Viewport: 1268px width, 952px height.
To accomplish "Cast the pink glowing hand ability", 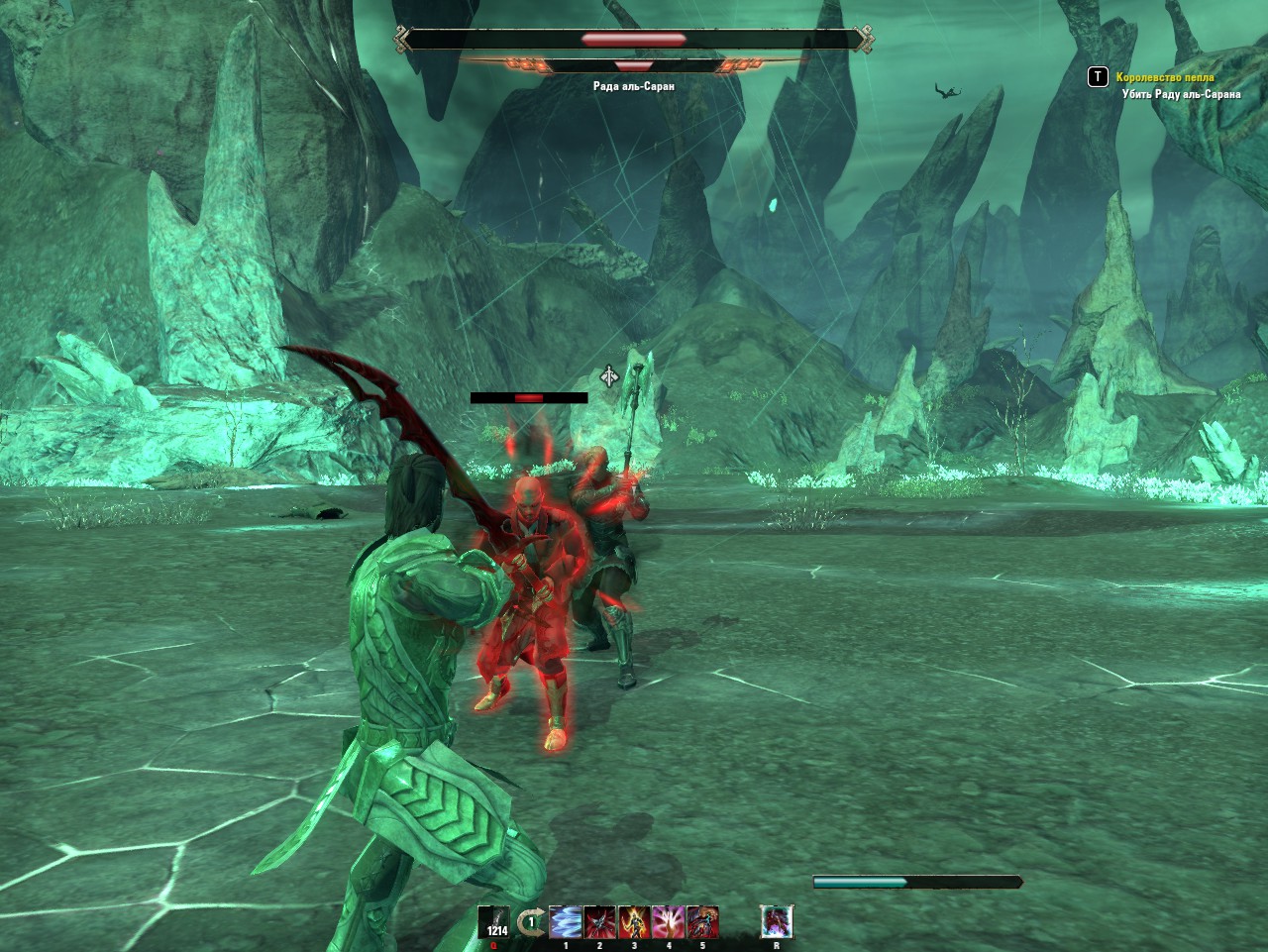I will click(x=668, y=922).
